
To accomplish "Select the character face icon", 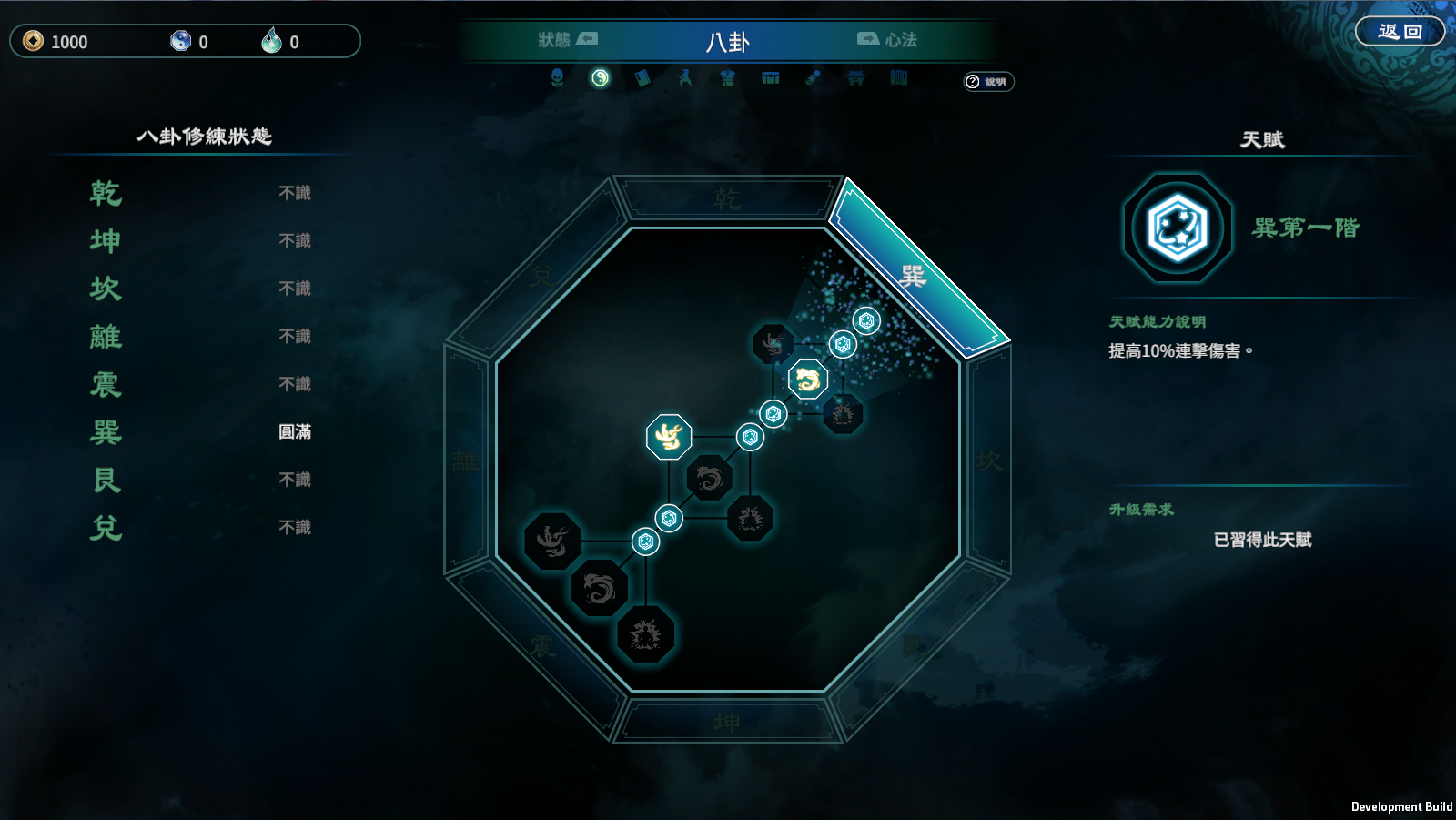I will (557, 78).
